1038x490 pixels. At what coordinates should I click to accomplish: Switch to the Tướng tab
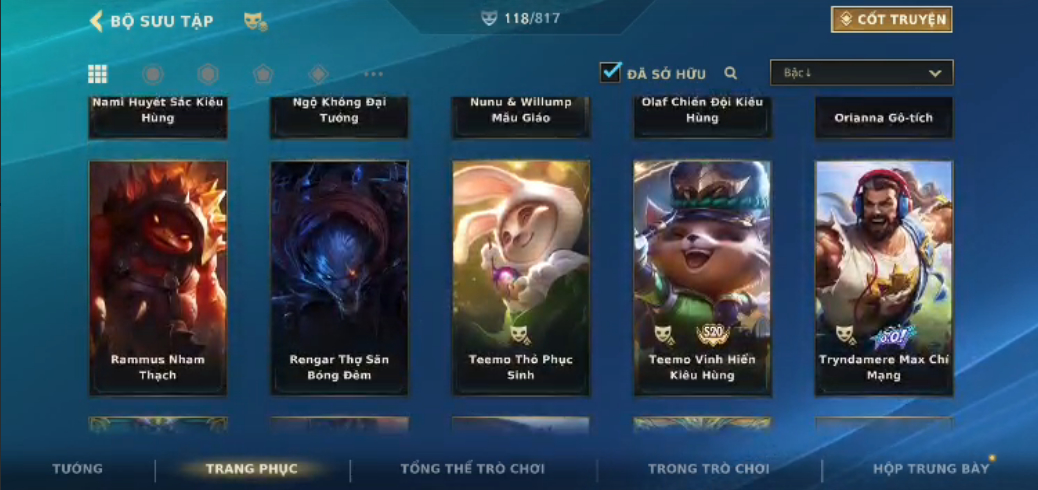pos(78,468)
